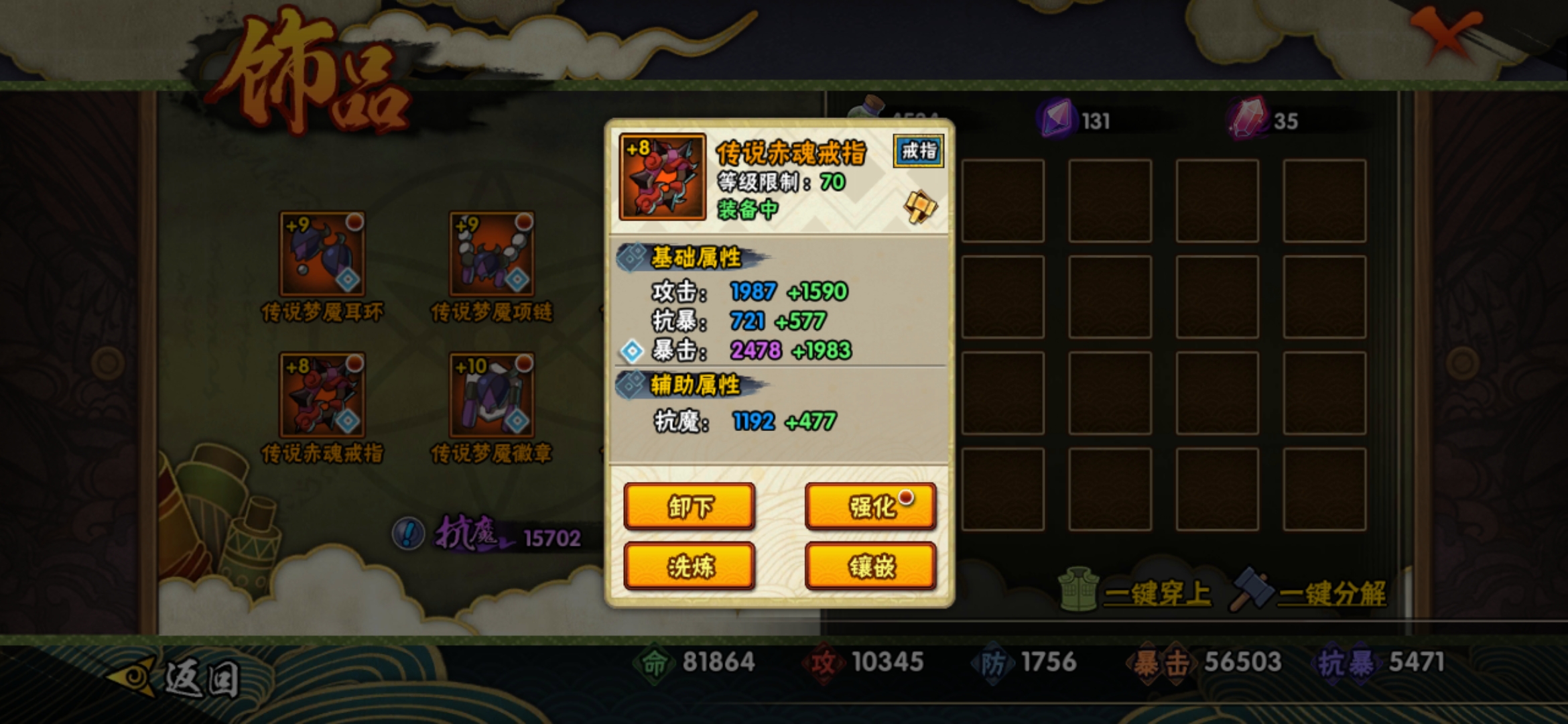1568x724 pixels.
Task: Click the pink crystal currency icon showing 35
Action: pos(1246,118)
